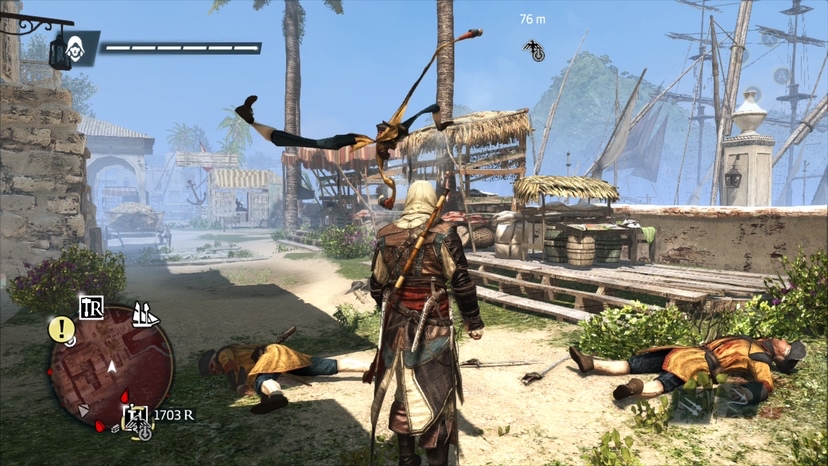Click the viewpoint waypoint marker in the sky

[x=535, y=49]
